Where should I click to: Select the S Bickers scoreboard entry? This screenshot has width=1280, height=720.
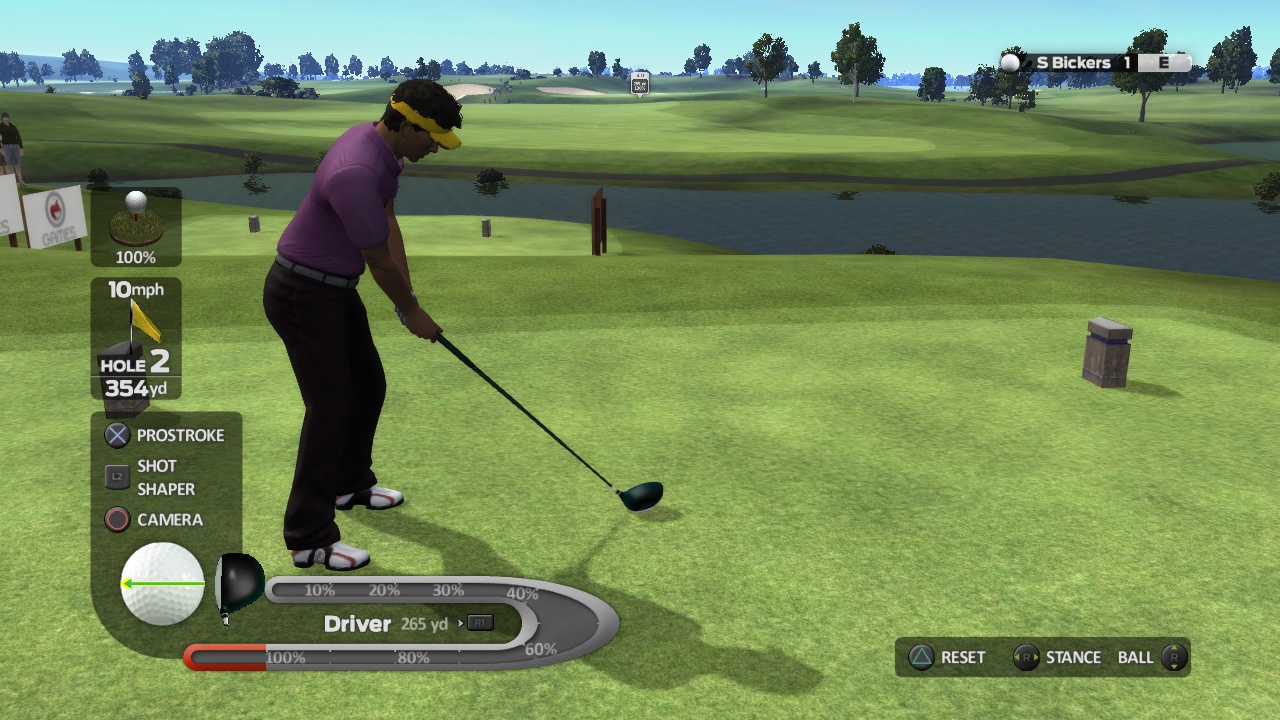(x=1075, y=62)
